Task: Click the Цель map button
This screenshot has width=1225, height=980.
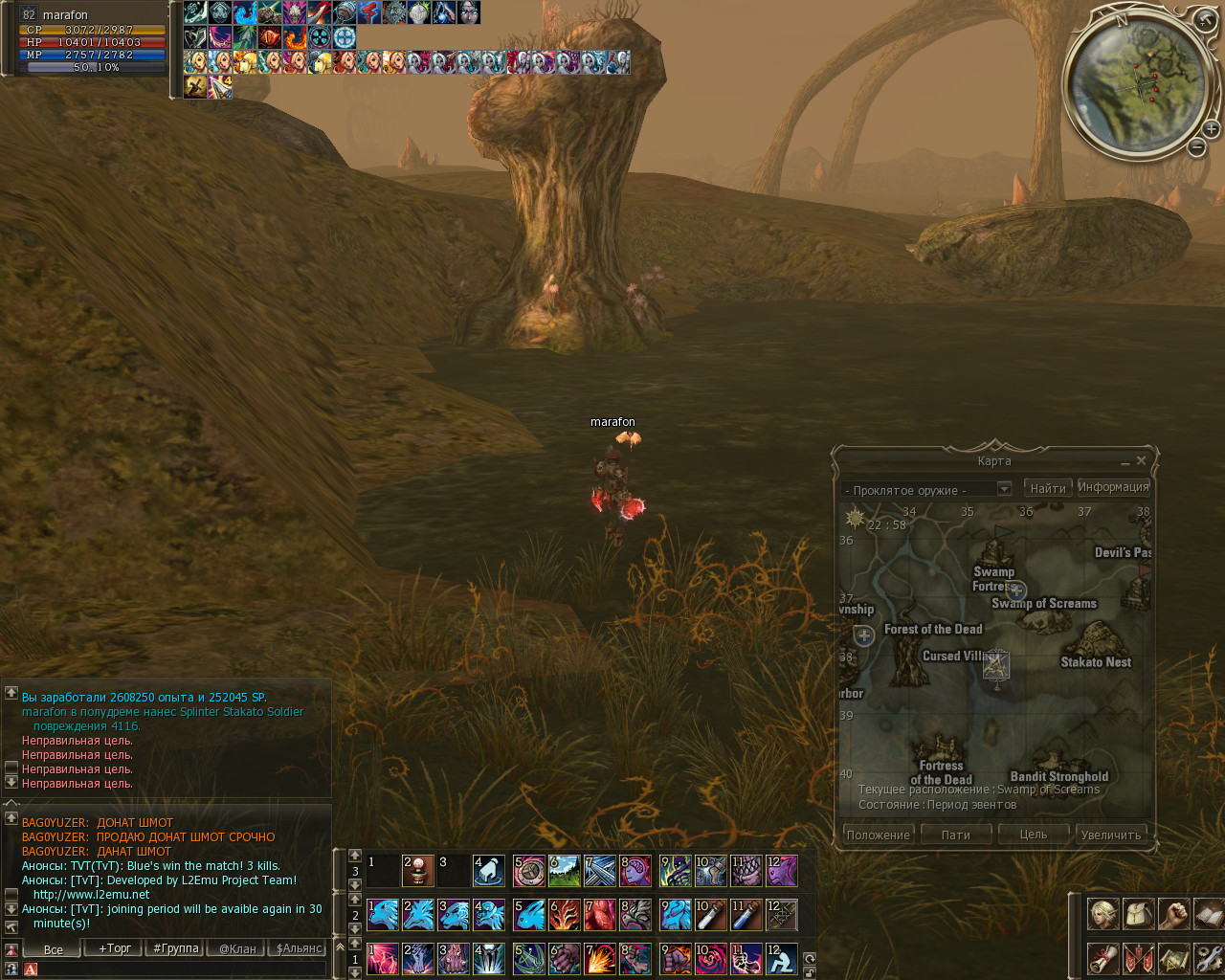Action: [x=1033, y=835]
